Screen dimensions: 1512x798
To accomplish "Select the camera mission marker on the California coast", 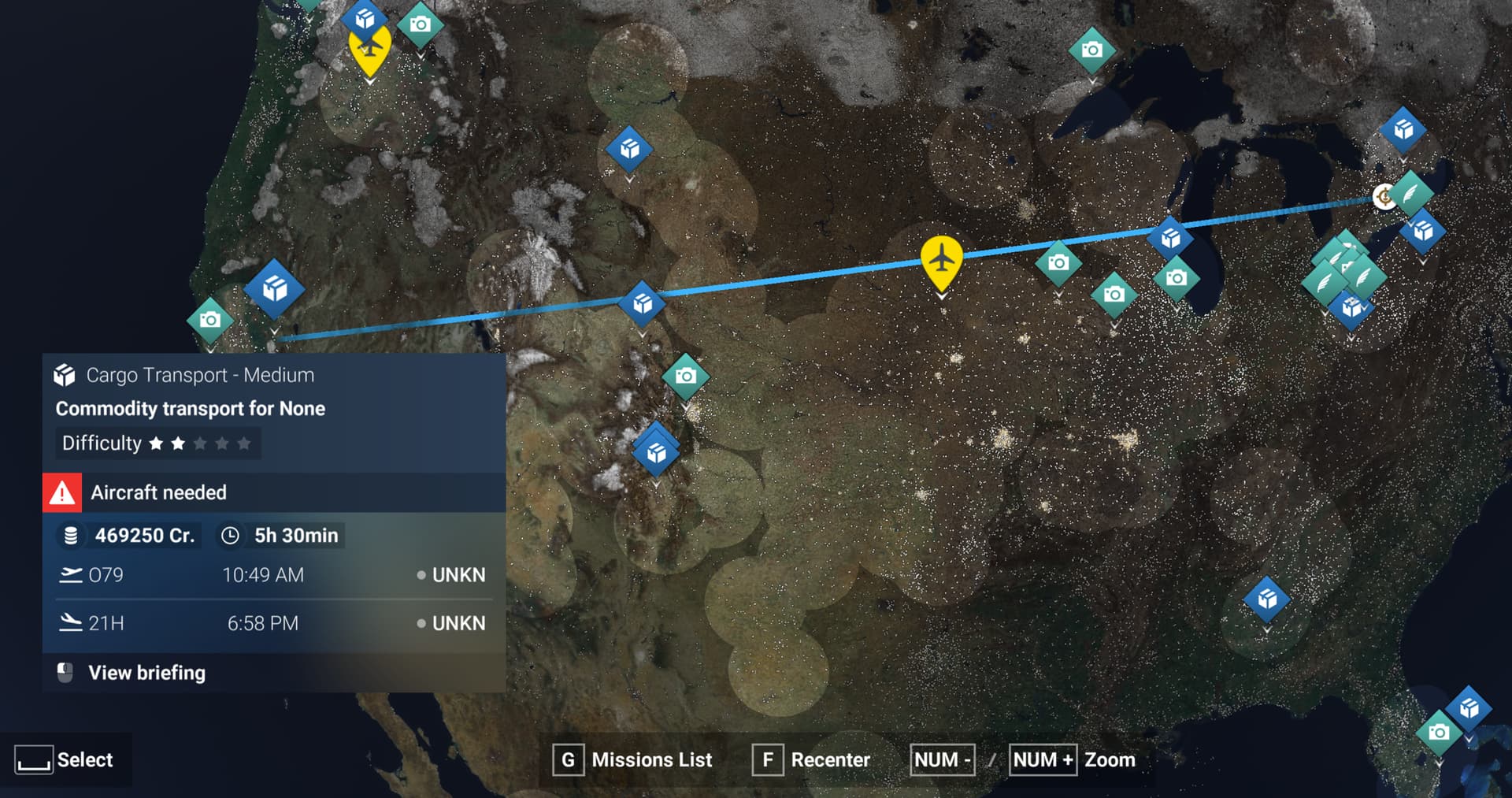I will coord(210,320).
